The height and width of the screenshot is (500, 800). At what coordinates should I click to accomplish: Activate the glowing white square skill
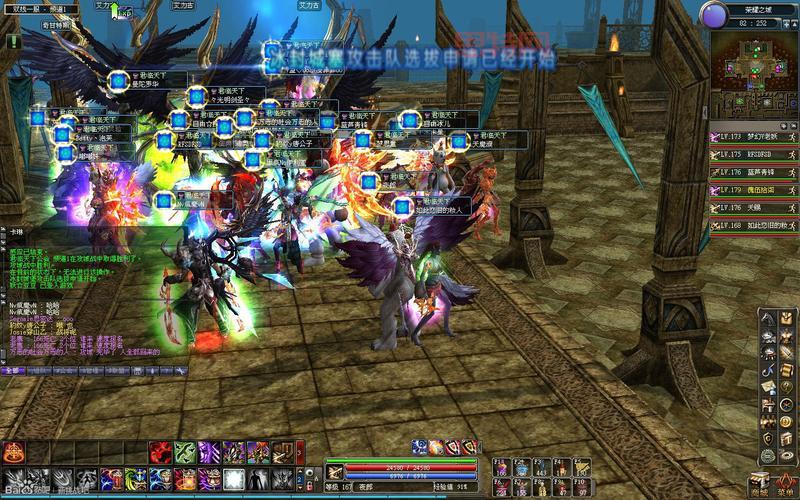click(x=234, y=478)
